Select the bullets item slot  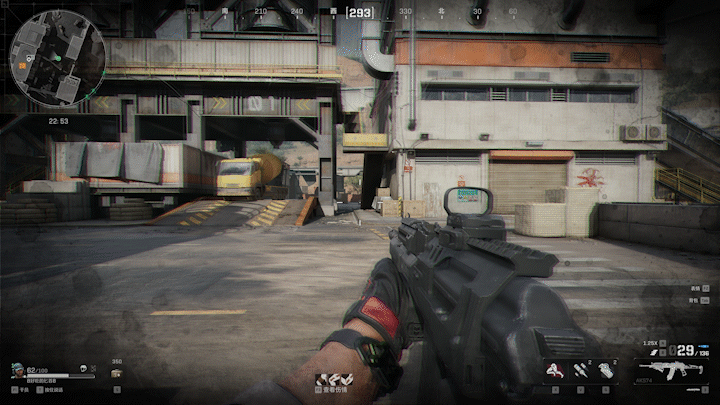[581, 370]
